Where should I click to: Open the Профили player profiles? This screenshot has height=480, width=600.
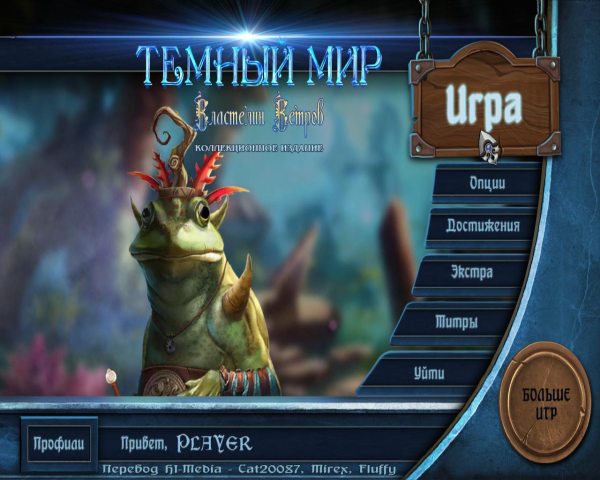[60, 442]
